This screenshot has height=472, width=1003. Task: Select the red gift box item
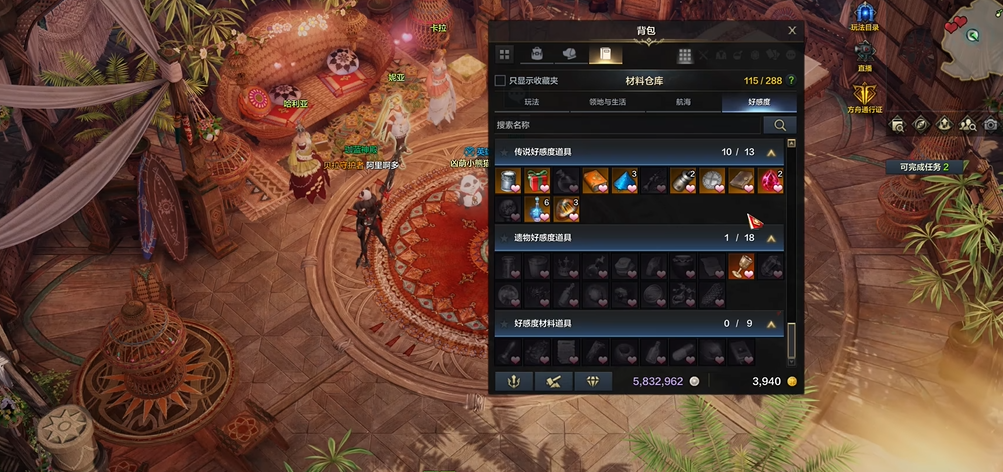click(538, 181)
